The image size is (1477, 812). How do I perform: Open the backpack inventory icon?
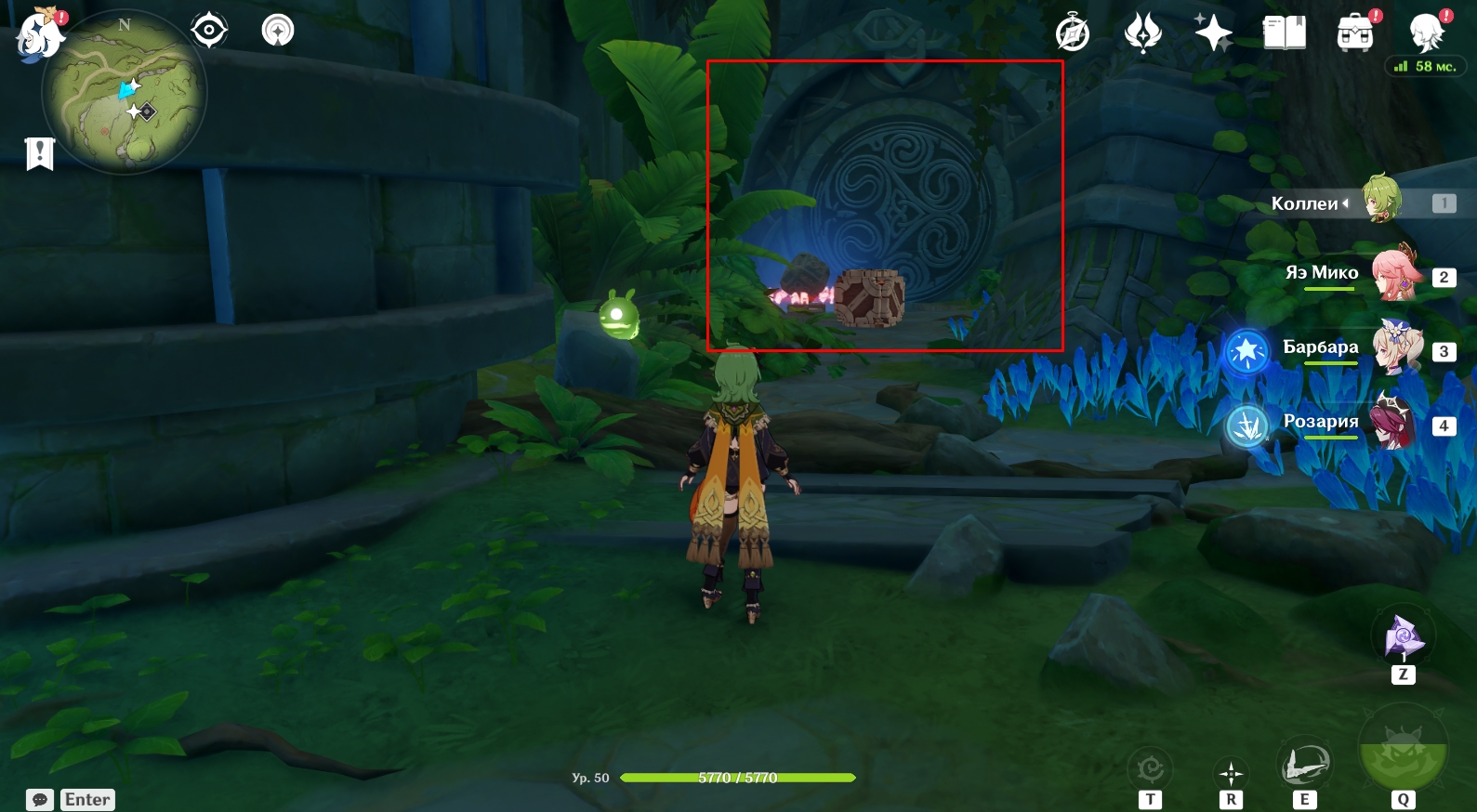click(x=1354, y=33)
